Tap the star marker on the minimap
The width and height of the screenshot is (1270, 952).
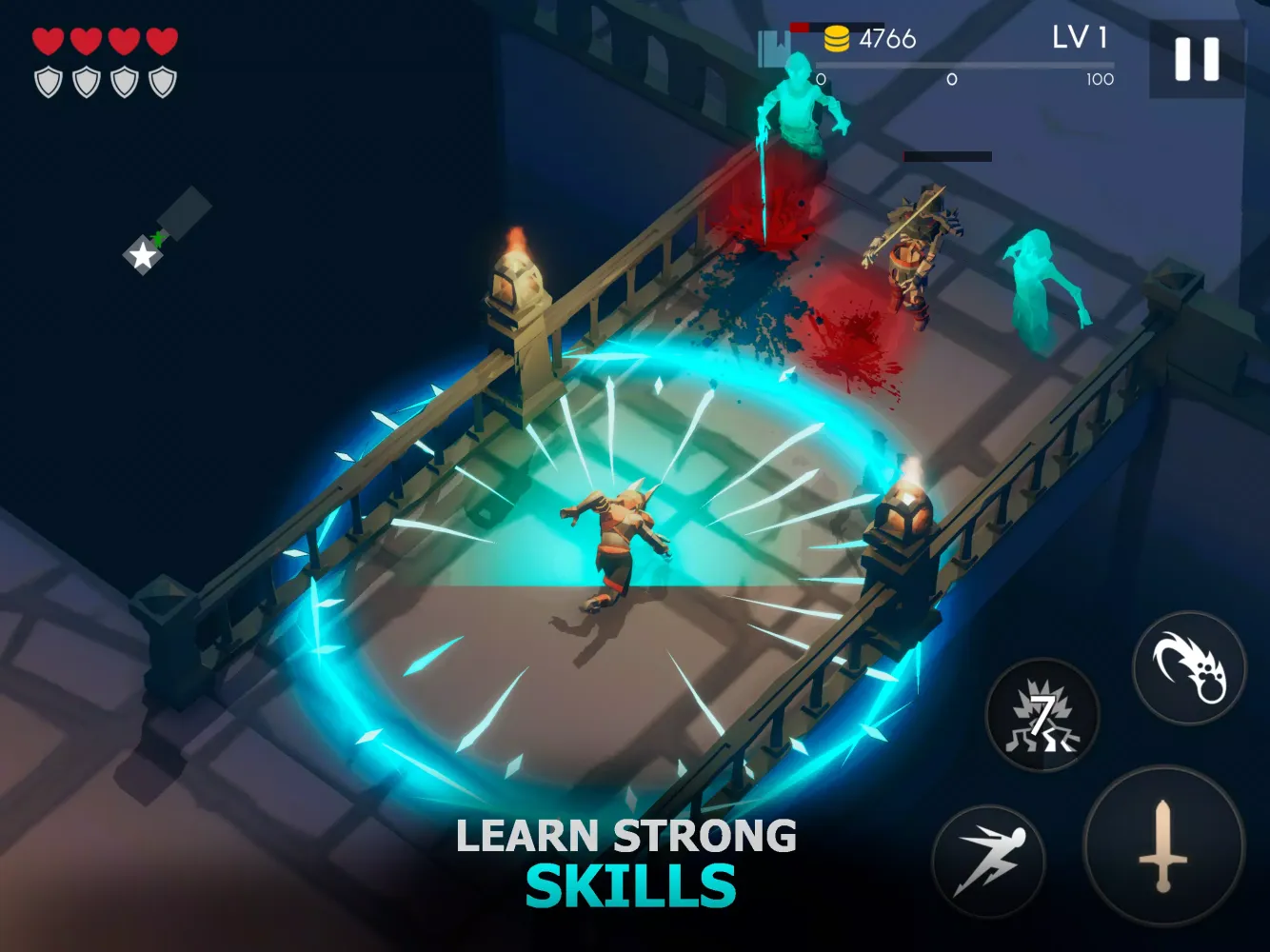pyautogui.click(x=143, y=254)
